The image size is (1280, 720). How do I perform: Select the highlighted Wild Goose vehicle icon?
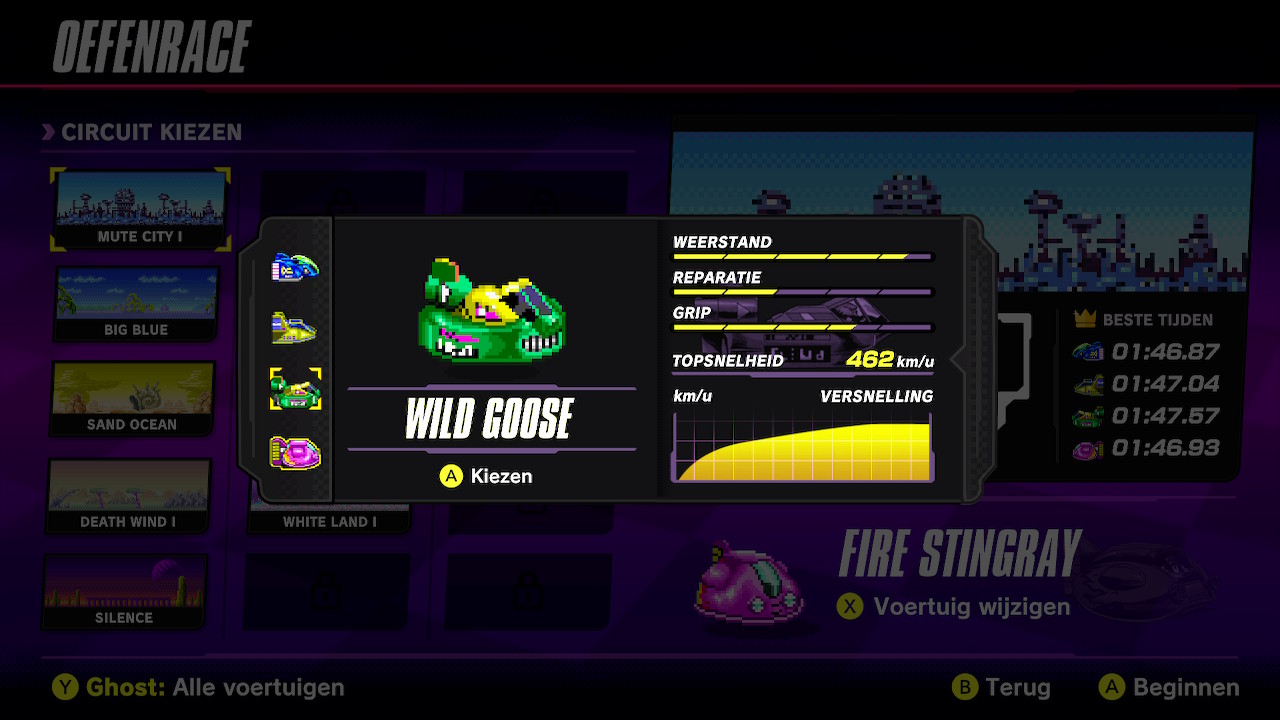pyautogui.click(x=295, y=389)
